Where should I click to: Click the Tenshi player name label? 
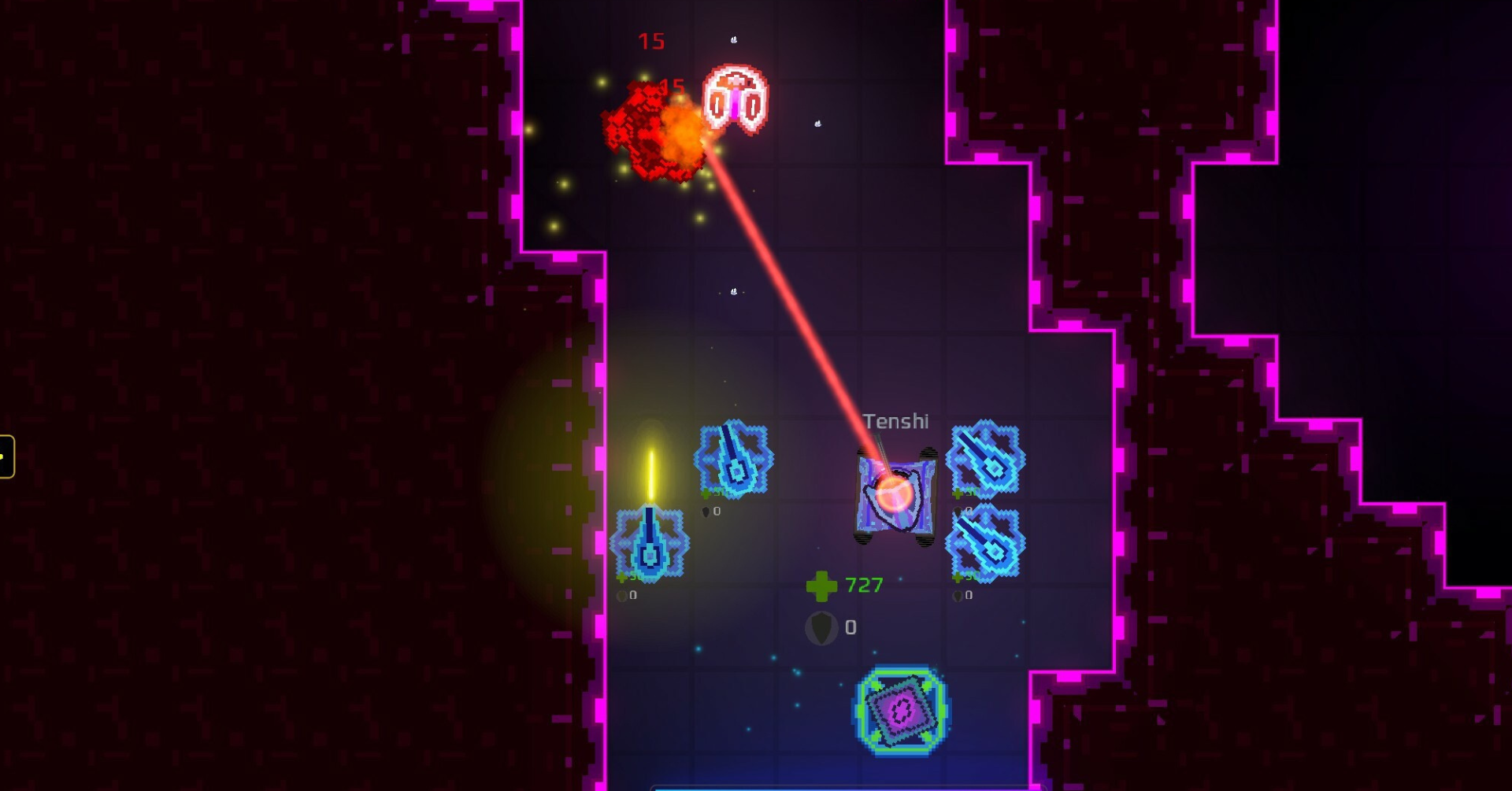[895, 421]
